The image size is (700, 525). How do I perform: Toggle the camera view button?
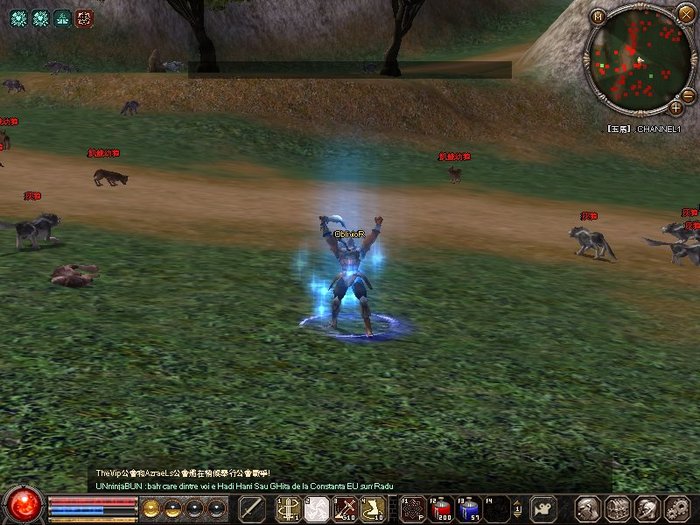point(542,508)
